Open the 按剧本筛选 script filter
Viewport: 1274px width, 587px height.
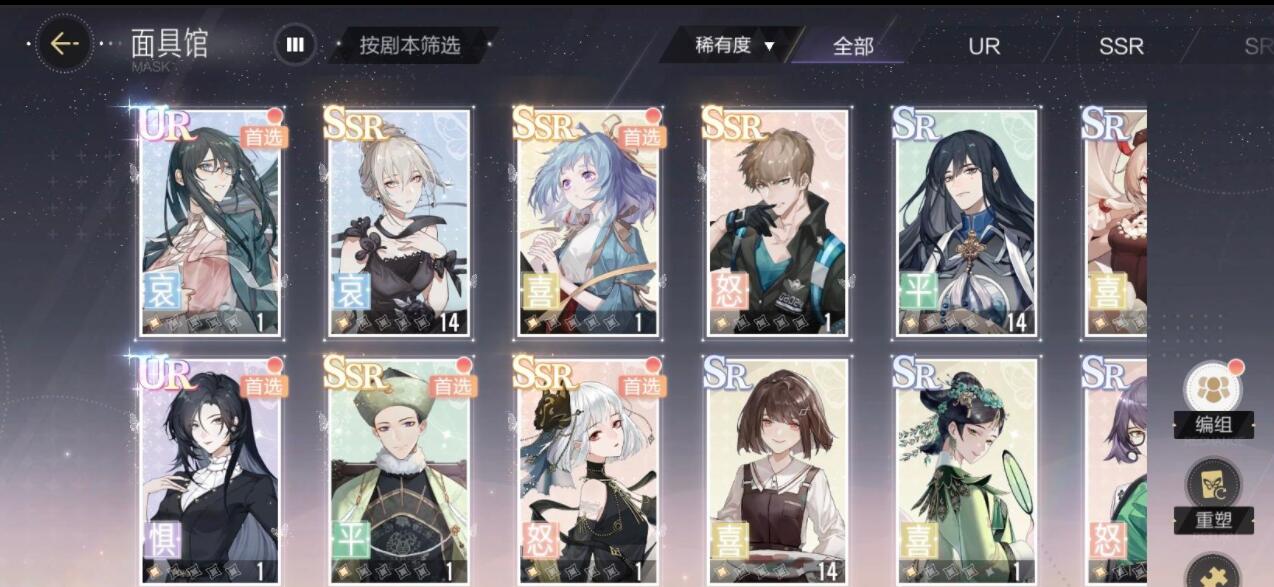410,45
